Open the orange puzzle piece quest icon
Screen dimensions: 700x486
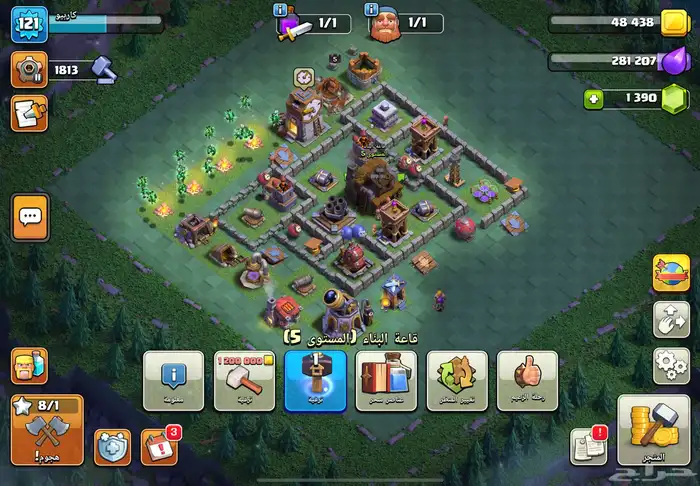point(29,112)
